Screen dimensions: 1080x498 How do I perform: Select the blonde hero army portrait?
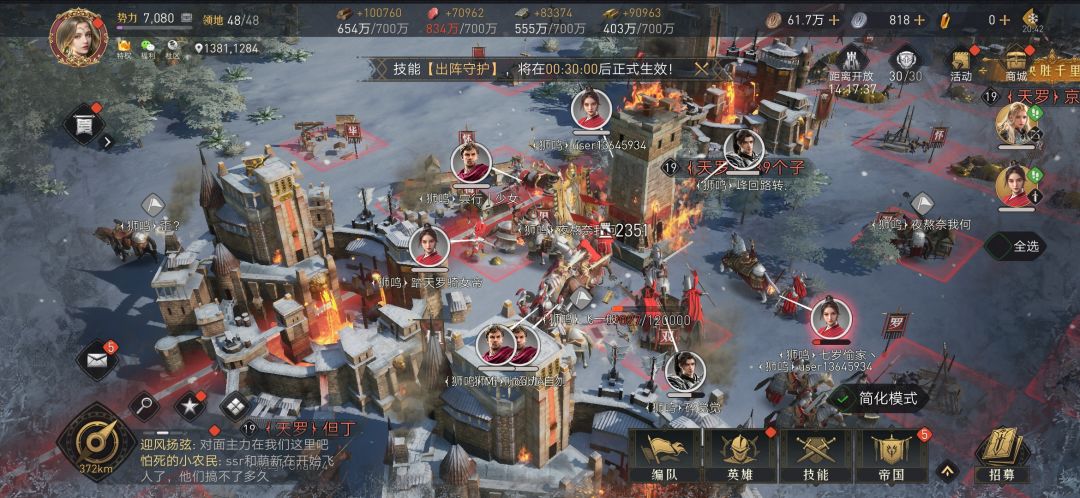(x=1014, y=125)
